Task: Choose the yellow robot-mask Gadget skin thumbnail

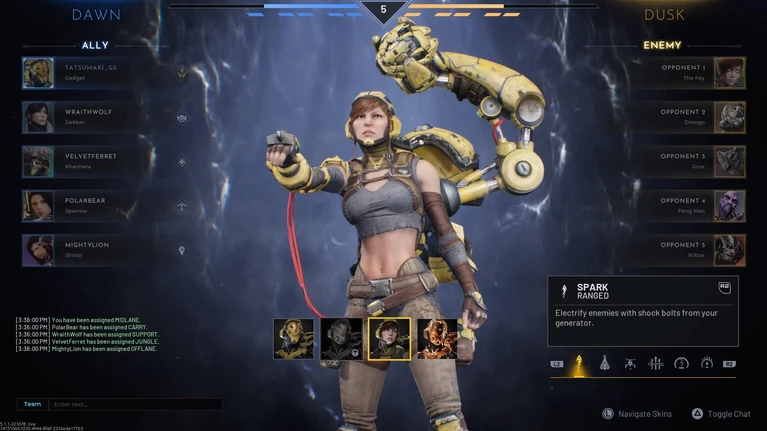Action: (293, 339)
